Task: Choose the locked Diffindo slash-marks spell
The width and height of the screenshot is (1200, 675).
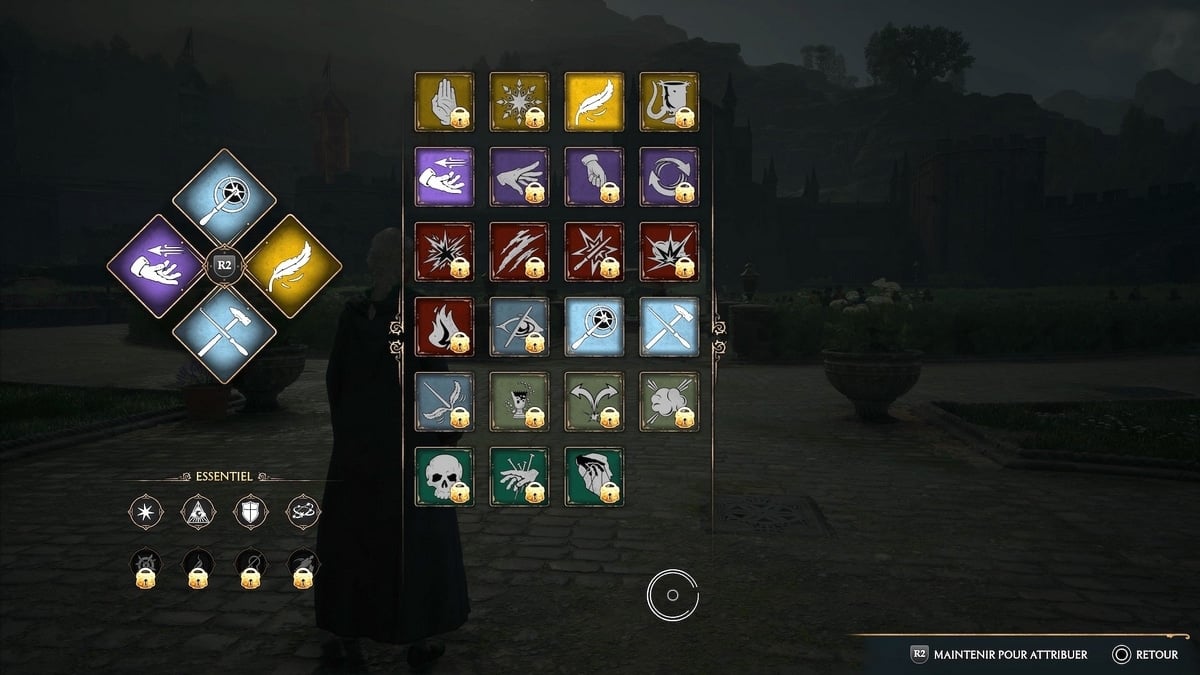Action: (x=518, y=251)
